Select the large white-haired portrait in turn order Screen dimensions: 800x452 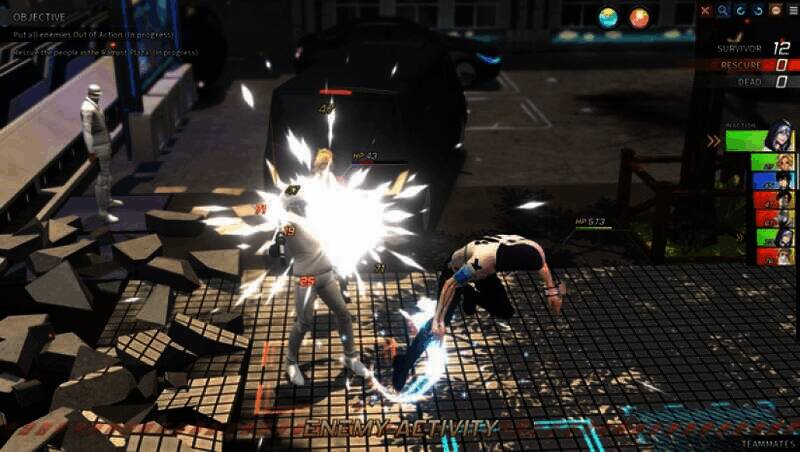pos(778,136)
